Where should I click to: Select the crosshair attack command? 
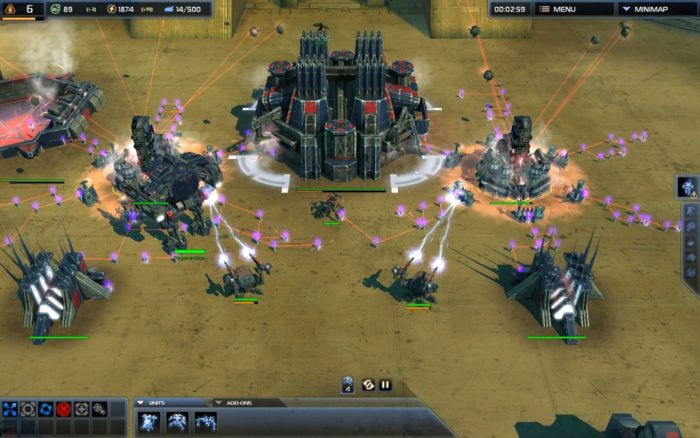click(x=82, y=409)
